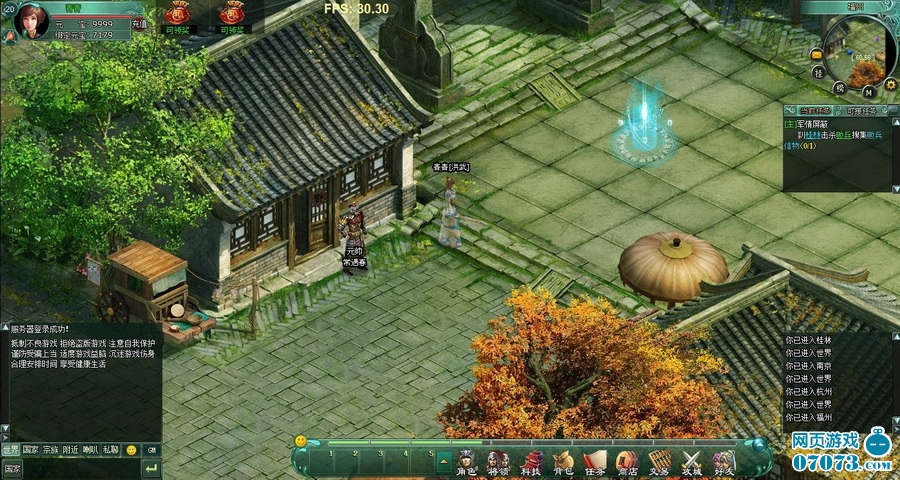Screen dimensions: 900x480
Task: Open the chat emoji smiley picker
Action: (131, 450)
